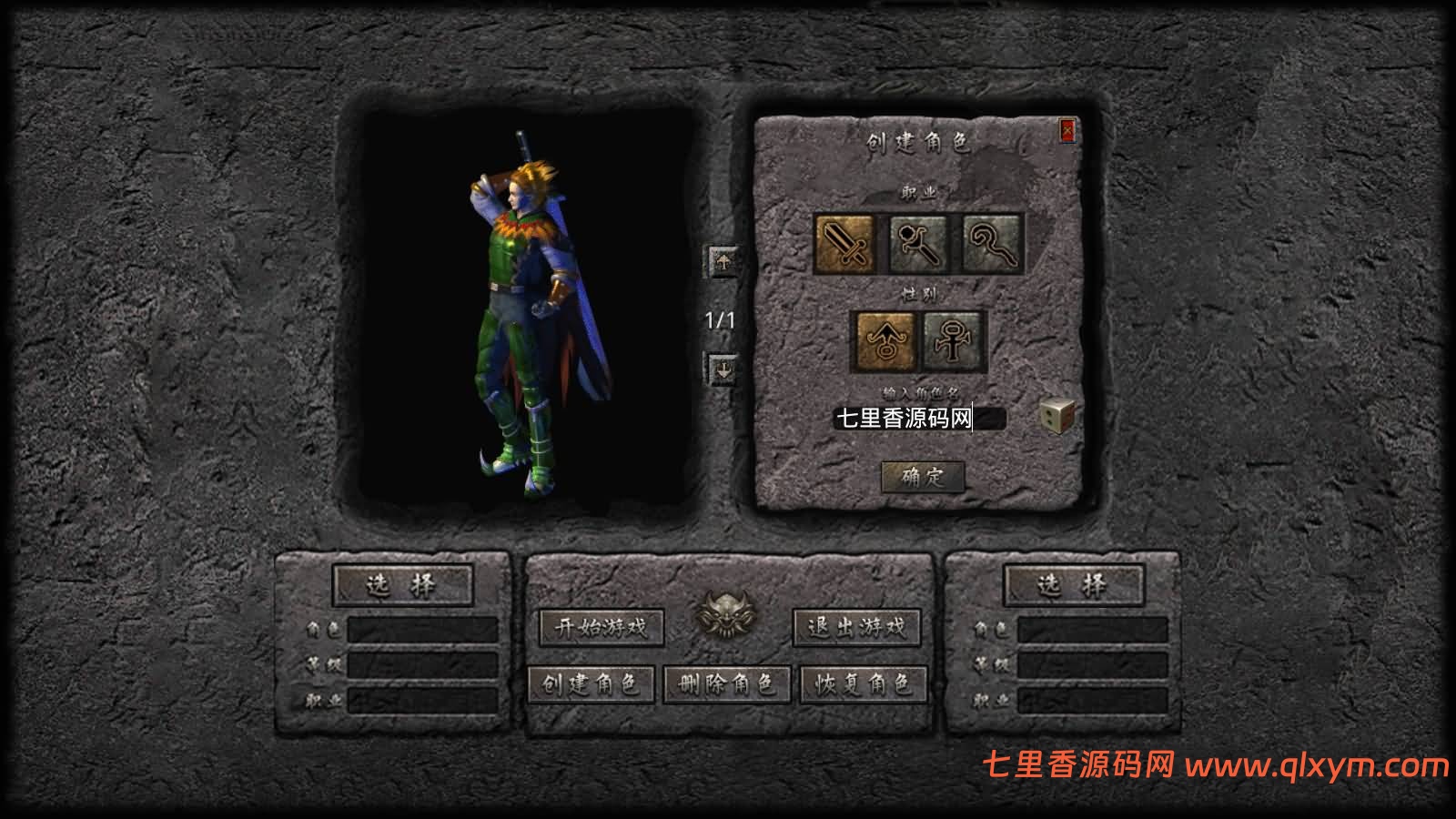Click the up arrow to change character model

pyautogui.click(x=723, y=263)
